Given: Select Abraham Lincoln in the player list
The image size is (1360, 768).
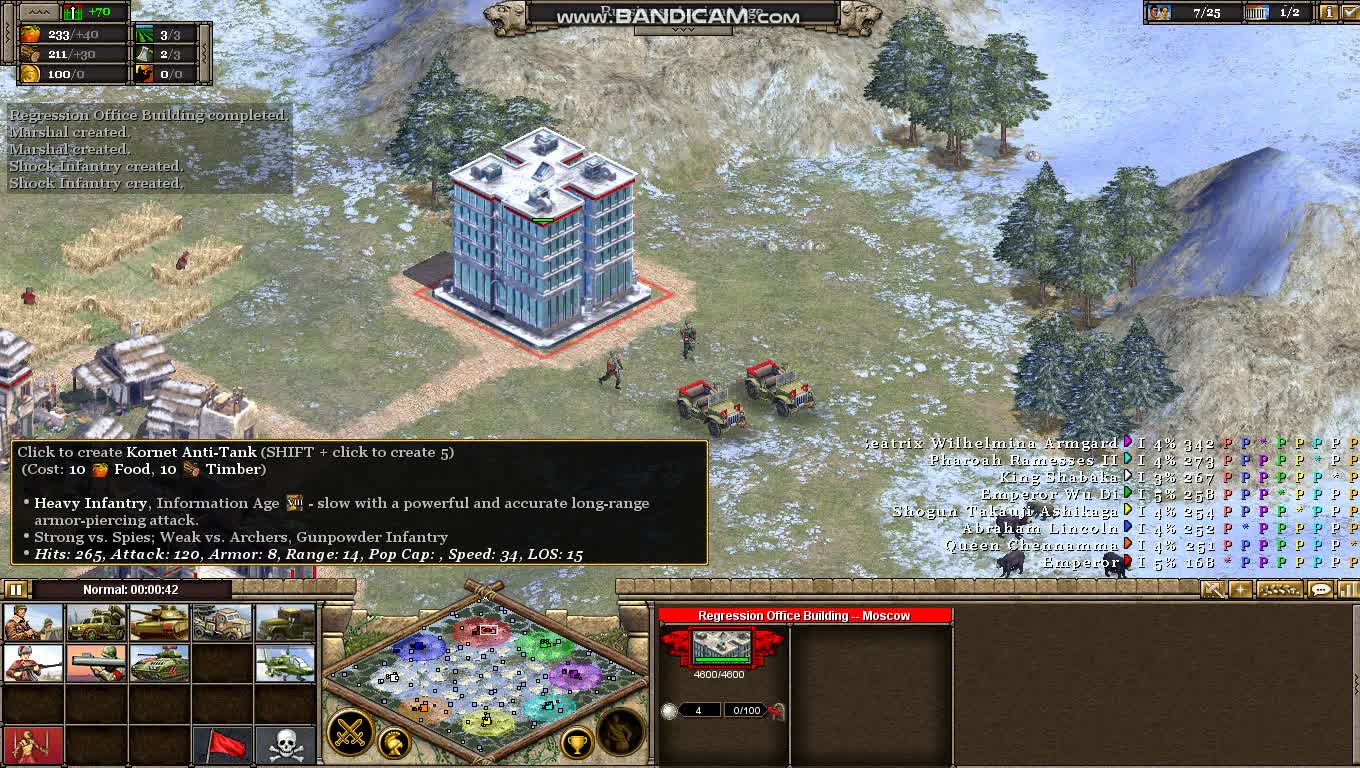Looking at the screenshot, I should [1040, 528].
